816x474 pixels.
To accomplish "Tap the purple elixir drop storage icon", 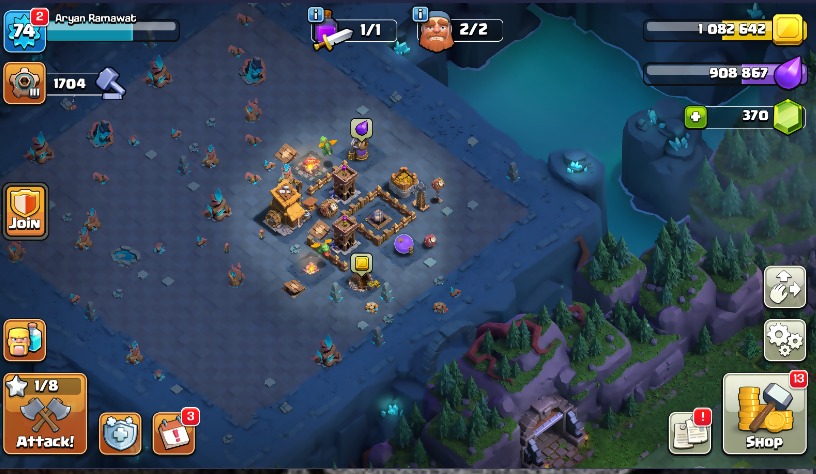I will tap(790, 72).
